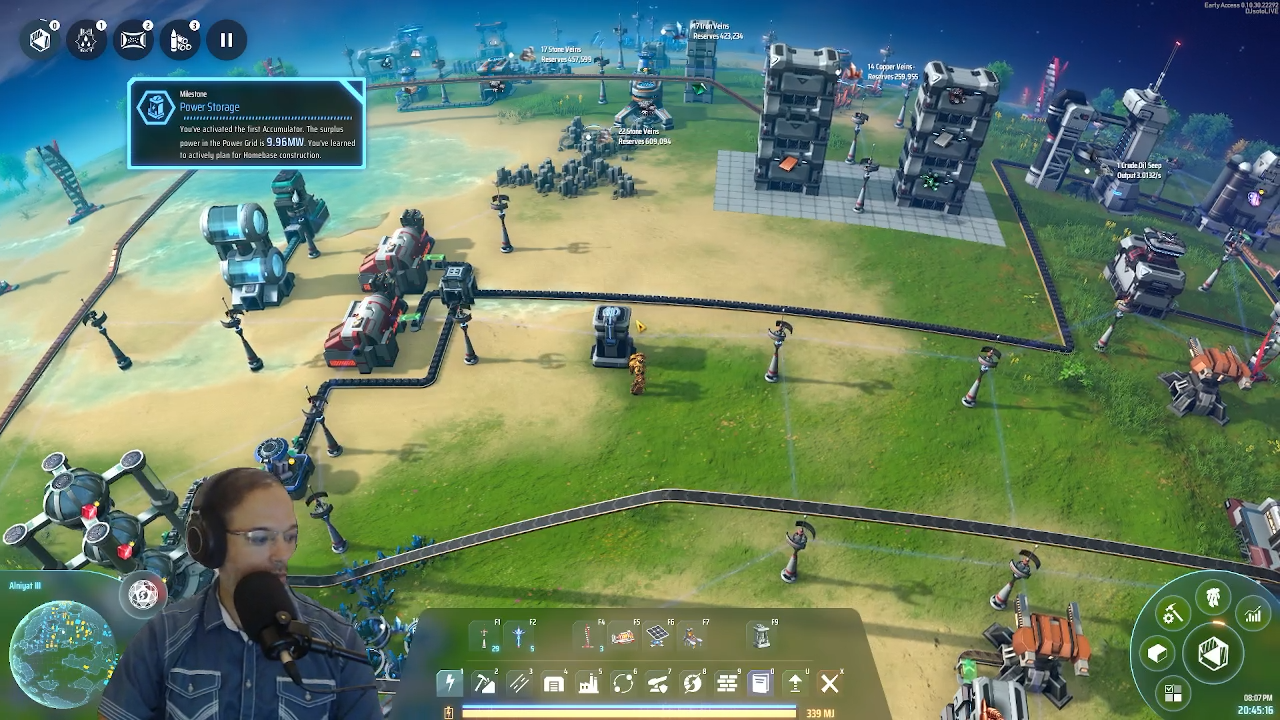Select the Tesla Tower slot marked F1

click(485, 636)
